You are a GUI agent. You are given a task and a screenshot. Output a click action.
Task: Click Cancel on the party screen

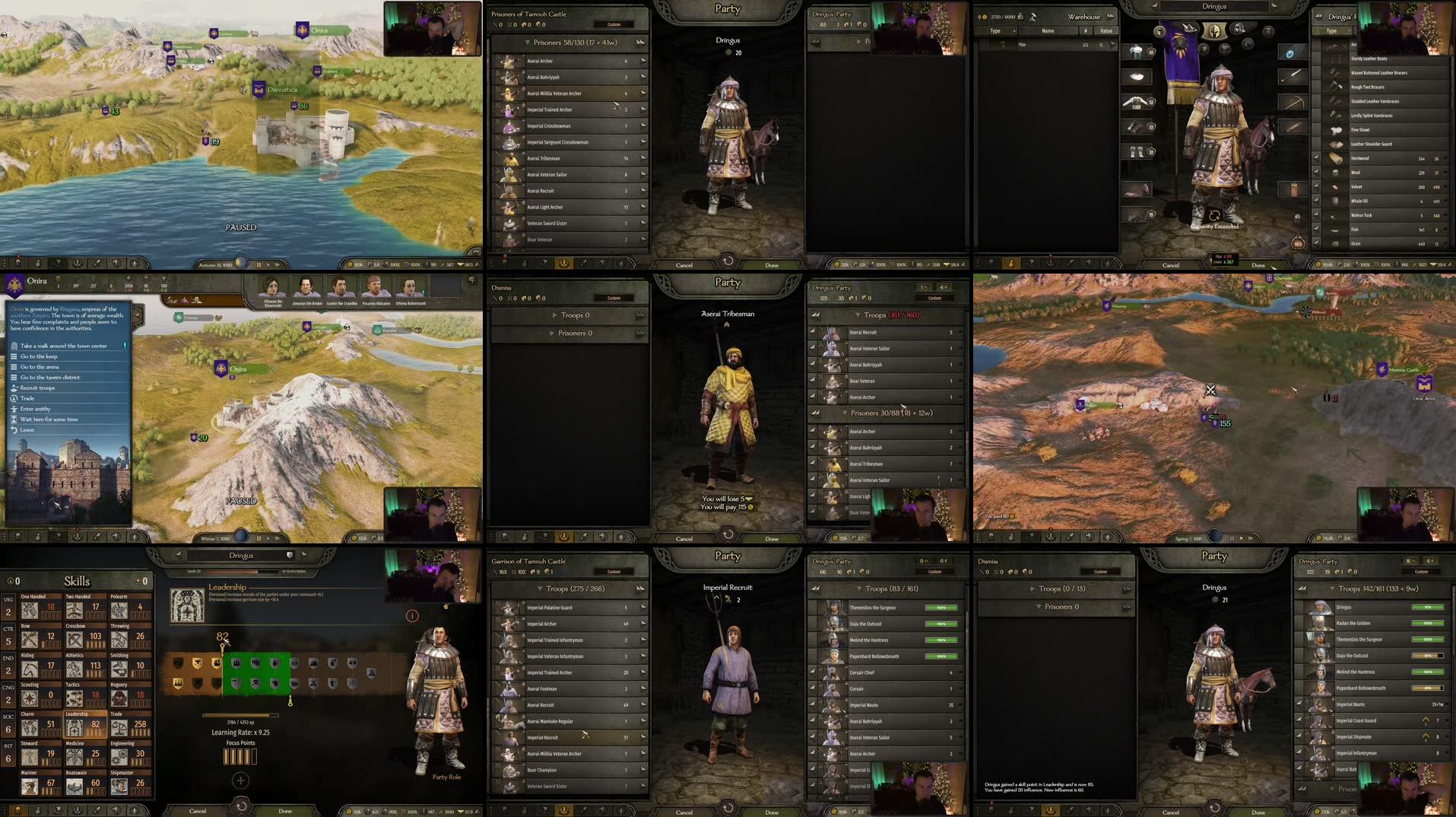click(683, 264)
